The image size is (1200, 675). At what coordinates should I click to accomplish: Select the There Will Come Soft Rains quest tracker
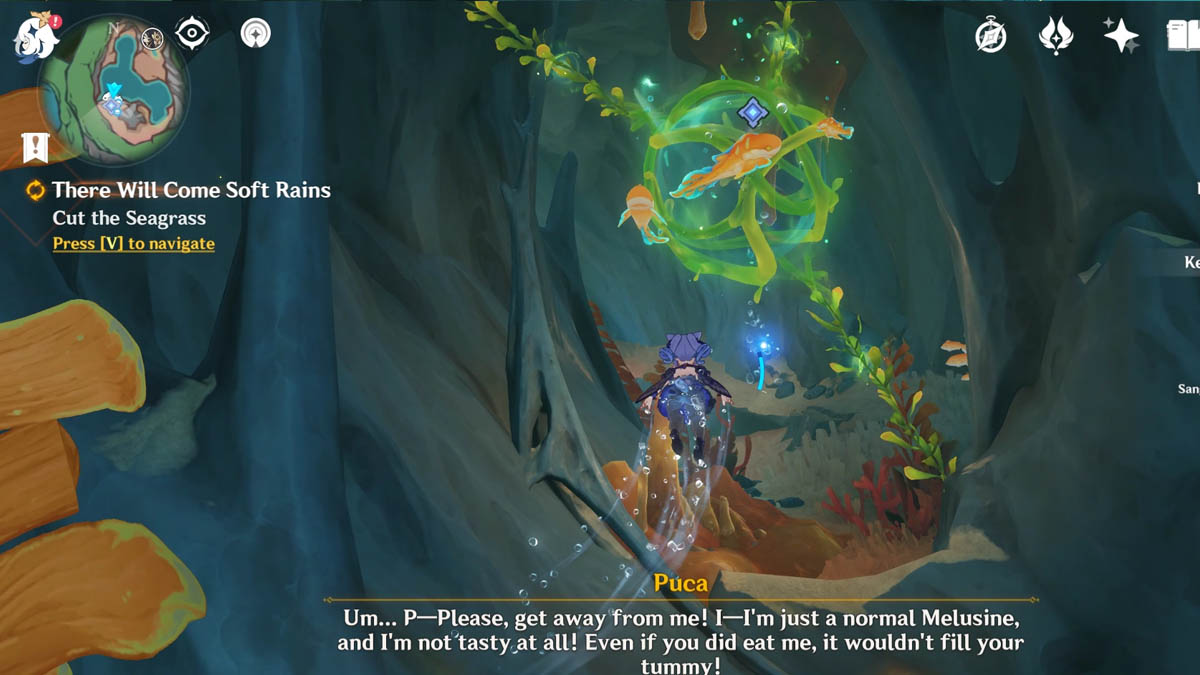(x=190, y=190)
